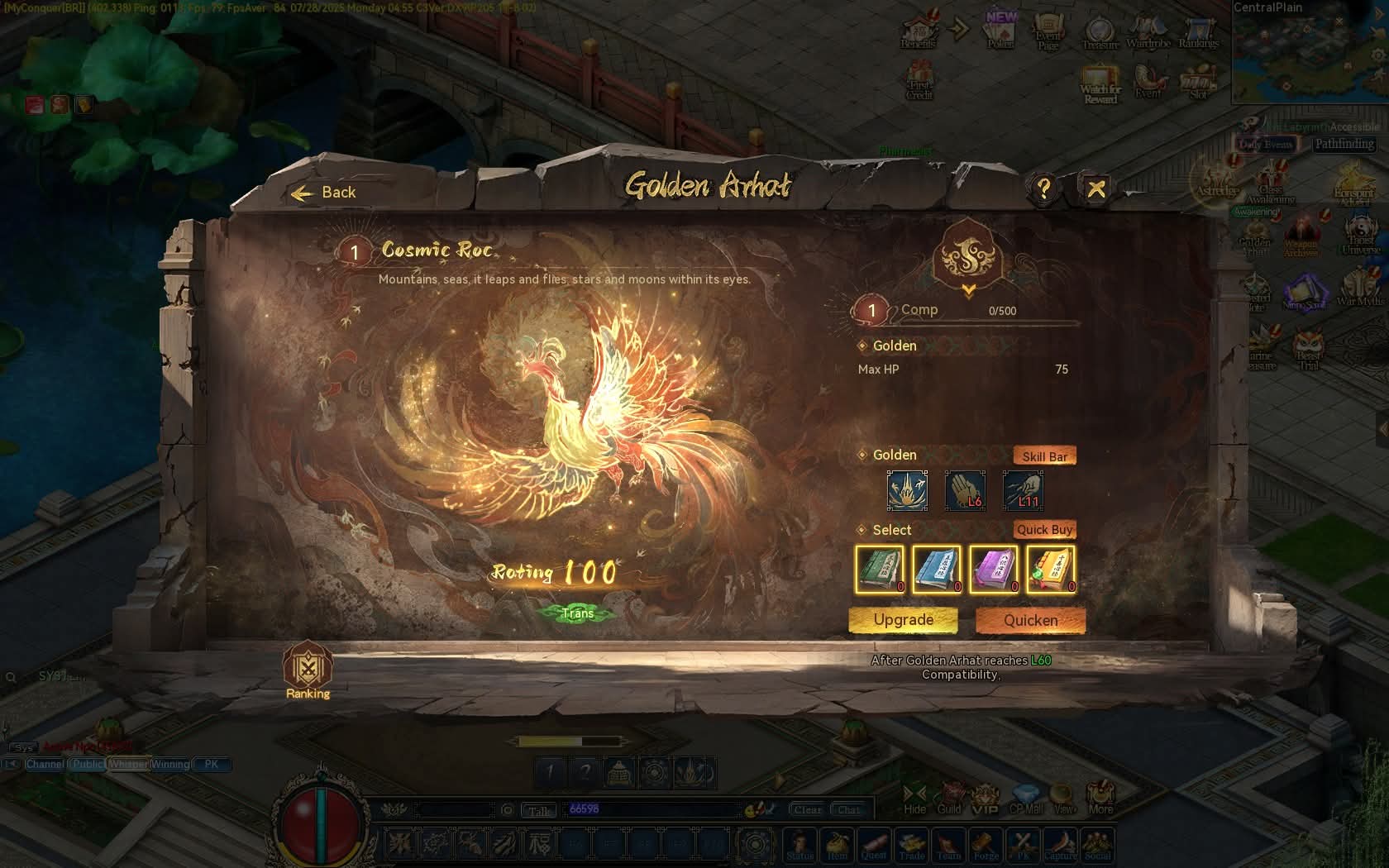Click the orange Quicken button
This screenshot has height=868, width=1389.
1030,621
